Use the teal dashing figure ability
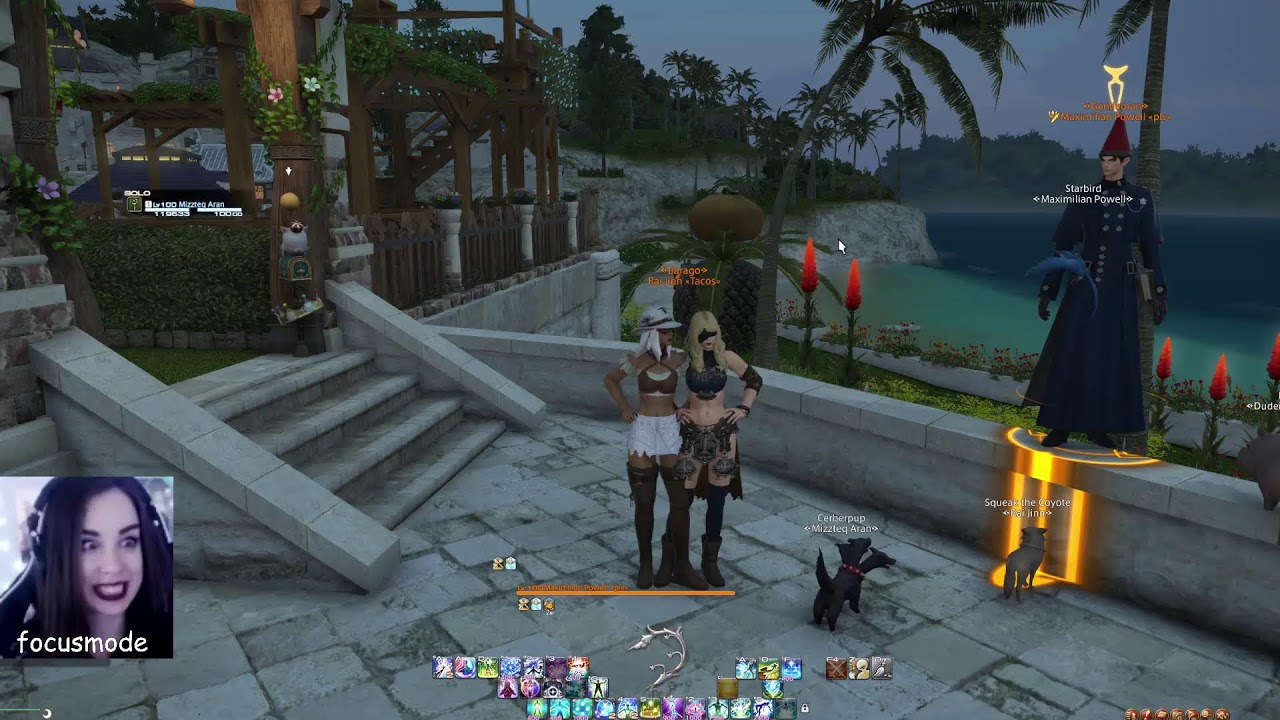Image resolution: width=1280 pixels, height=720 pixels. (746, 668)
